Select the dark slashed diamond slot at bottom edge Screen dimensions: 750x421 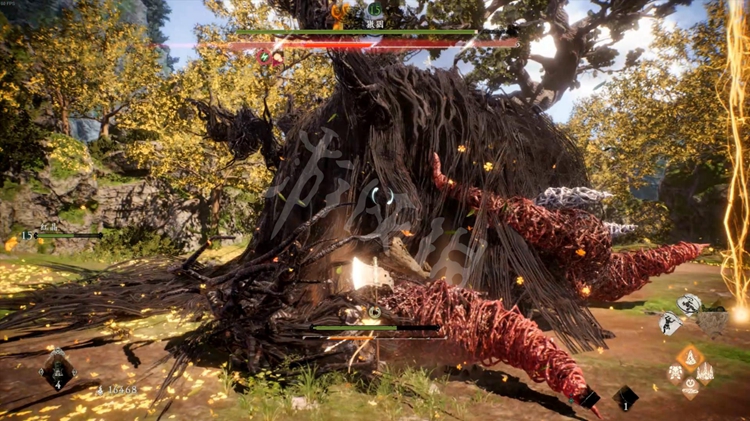coord(590,397)
